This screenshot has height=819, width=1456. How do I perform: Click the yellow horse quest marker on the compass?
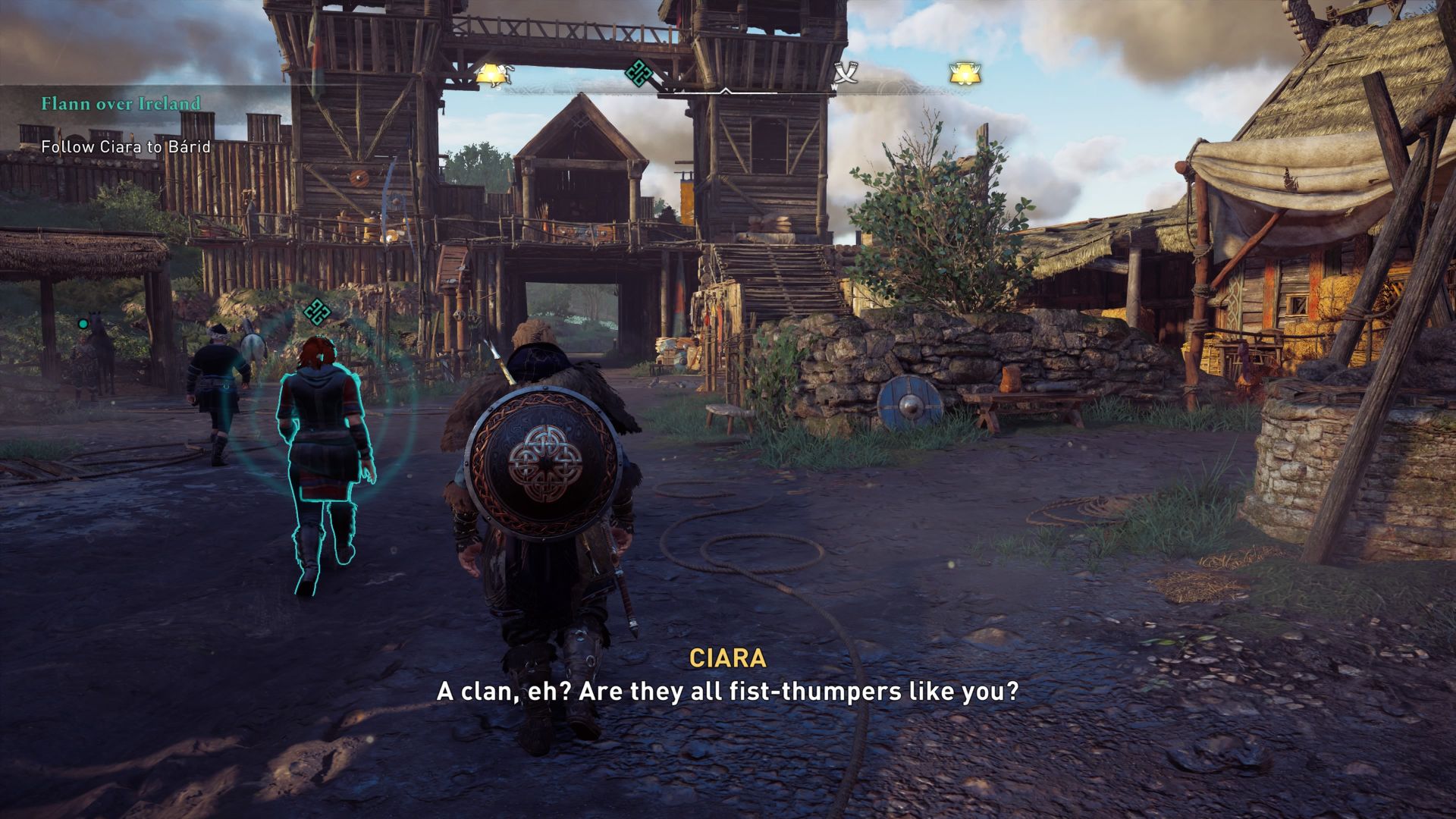pos(491,72)
